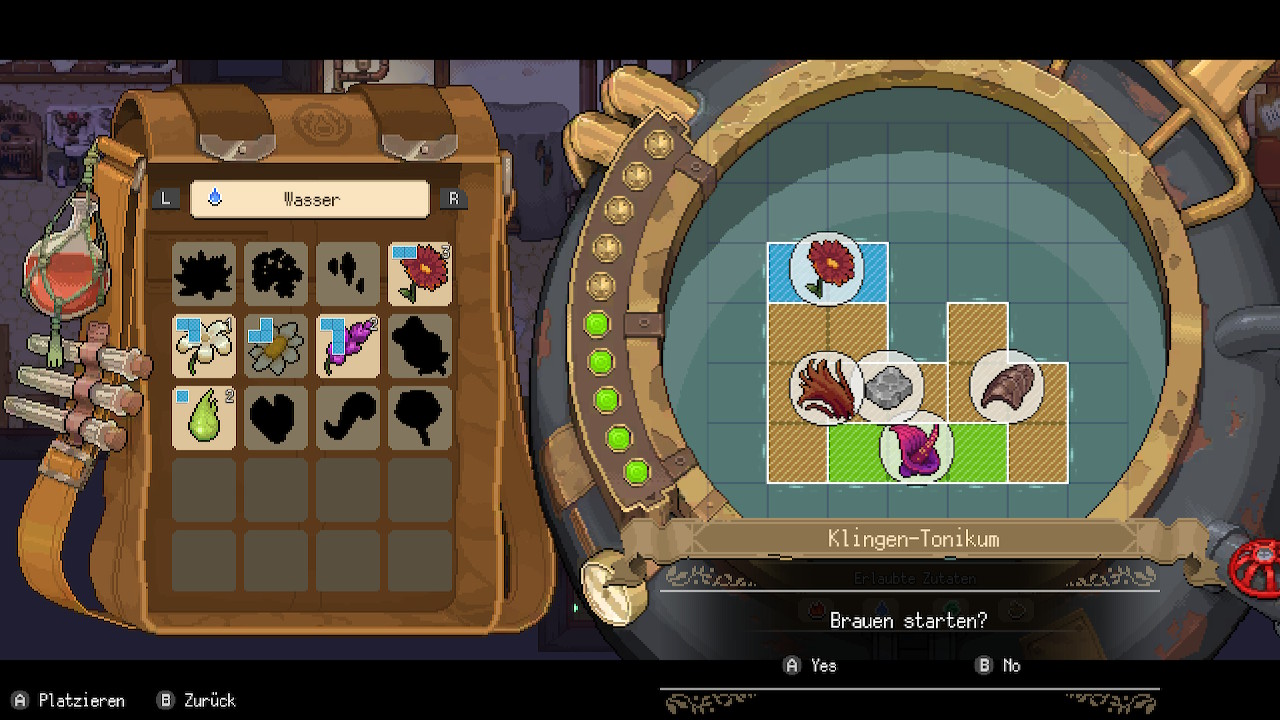Select the brown fang piece in the cauldron
Viewport: 1280px width, 720px height.
coord(1005,386)
